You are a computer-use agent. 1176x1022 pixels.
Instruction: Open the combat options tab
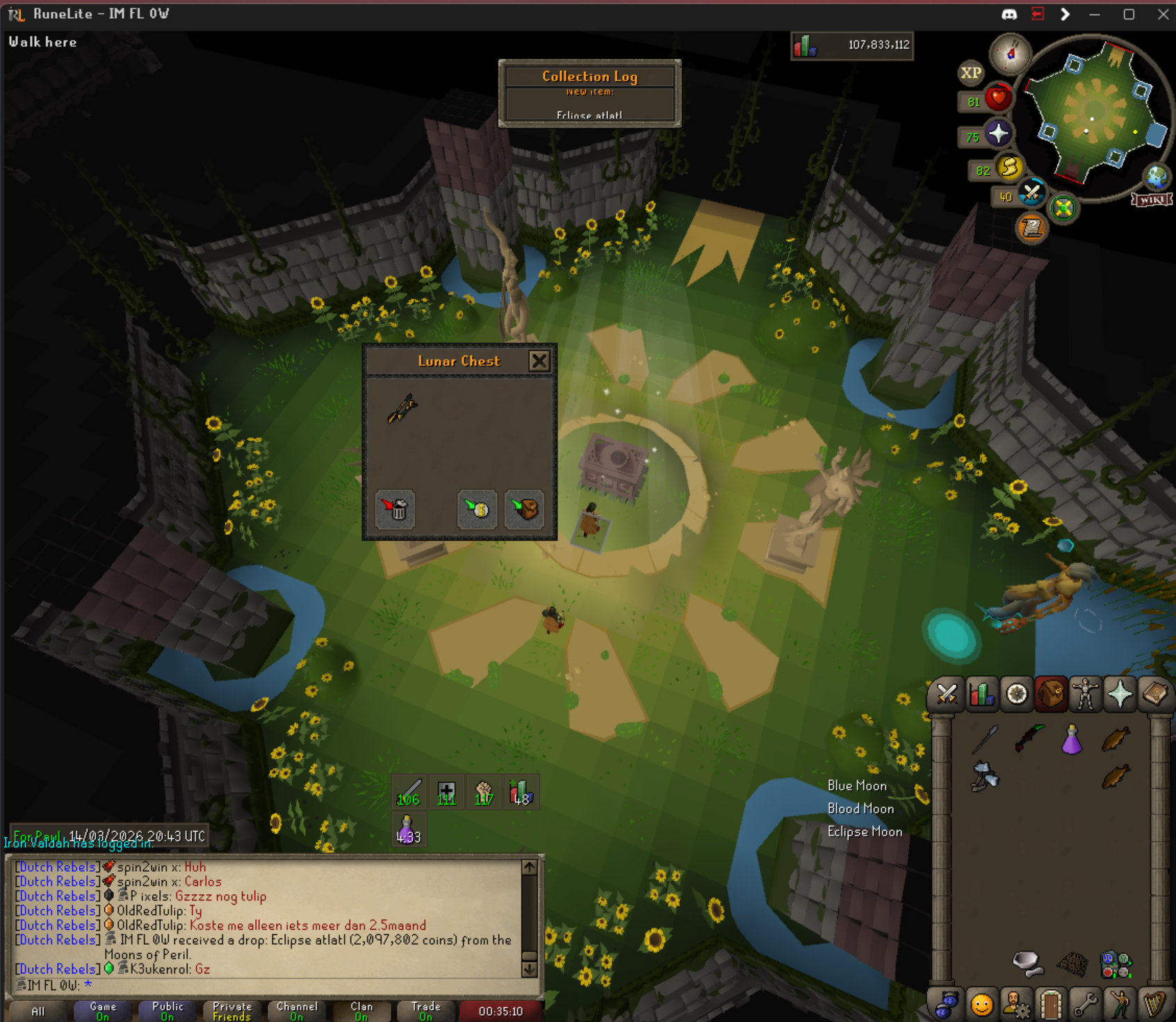pos(947,694)
